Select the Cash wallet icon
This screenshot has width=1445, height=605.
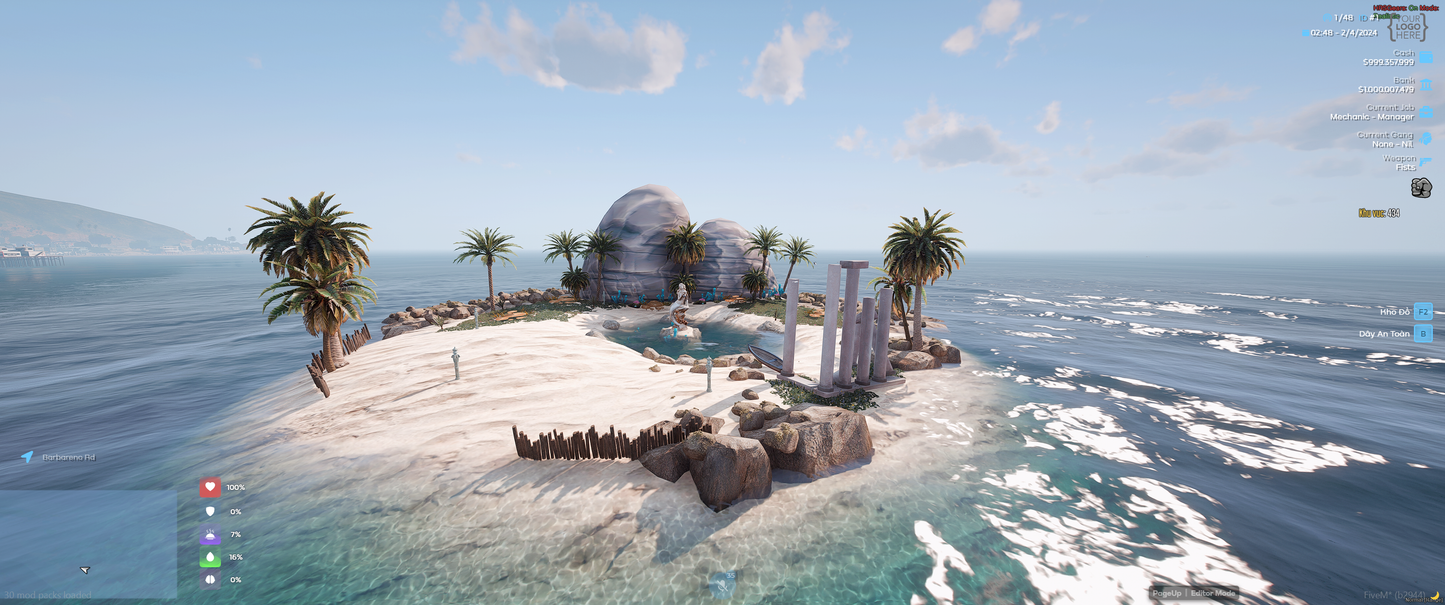coord(1426,58)
